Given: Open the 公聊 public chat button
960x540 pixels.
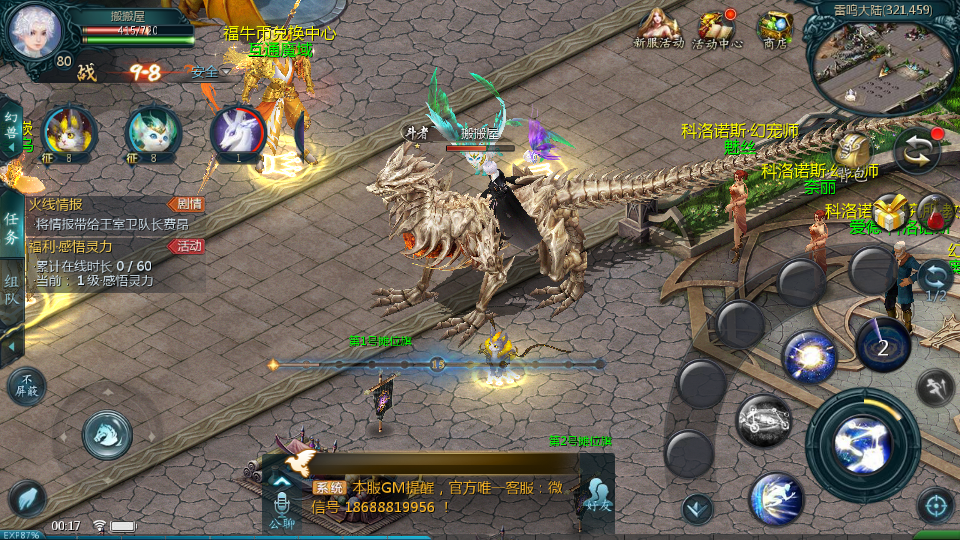Looking at the screenshot, I should (x=281, y=505).
